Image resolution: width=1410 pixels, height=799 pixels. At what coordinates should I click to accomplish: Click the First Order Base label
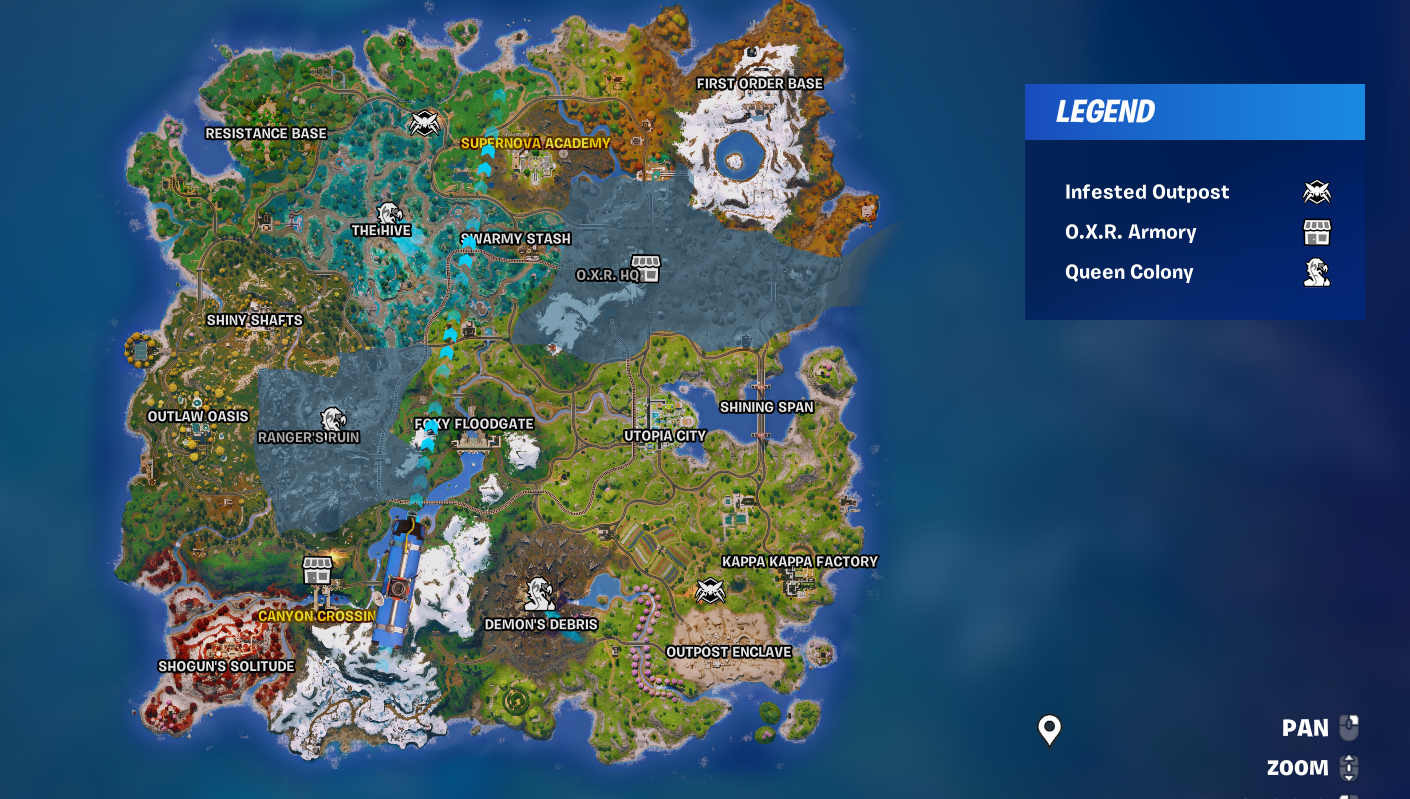pos(761,83)
